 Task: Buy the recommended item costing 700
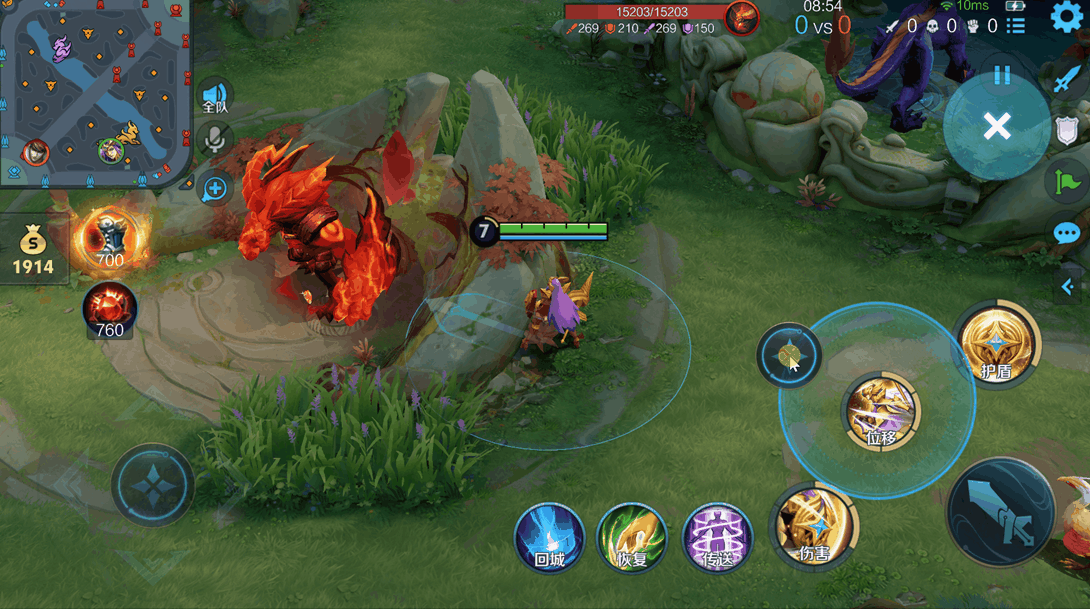click(109, 239)
